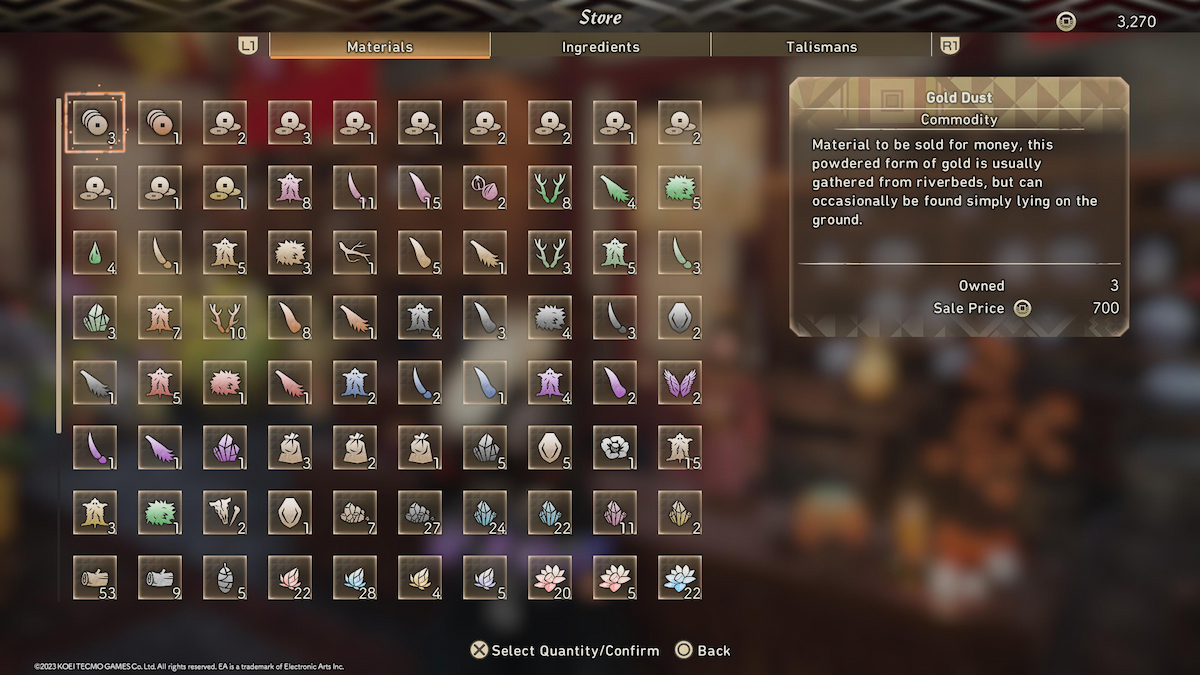Choose the pink seeds item slot
The image size is (1200, 675).
click(485, 187)
